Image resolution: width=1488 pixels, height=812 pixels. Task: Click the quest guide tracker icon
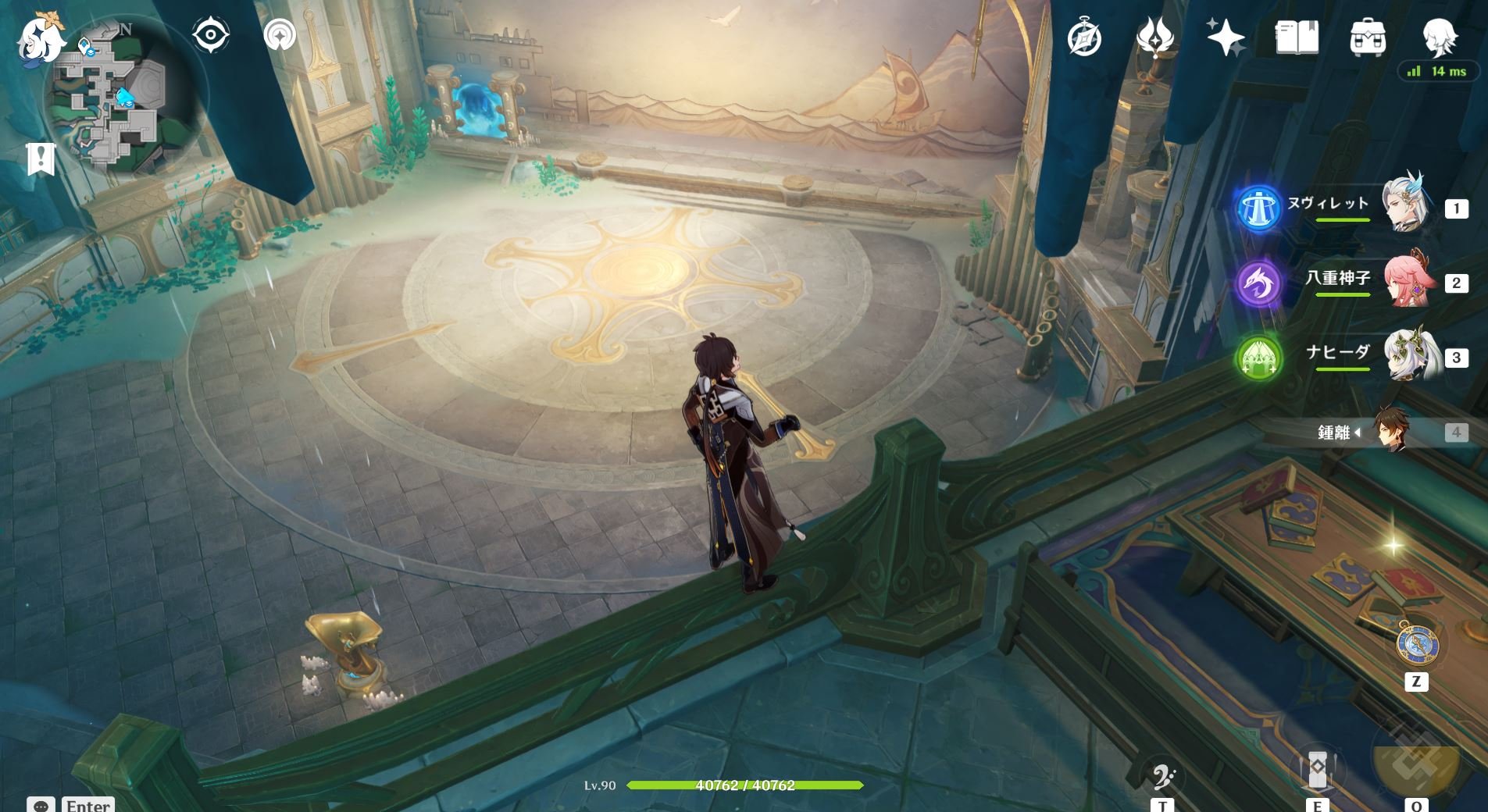280,34
